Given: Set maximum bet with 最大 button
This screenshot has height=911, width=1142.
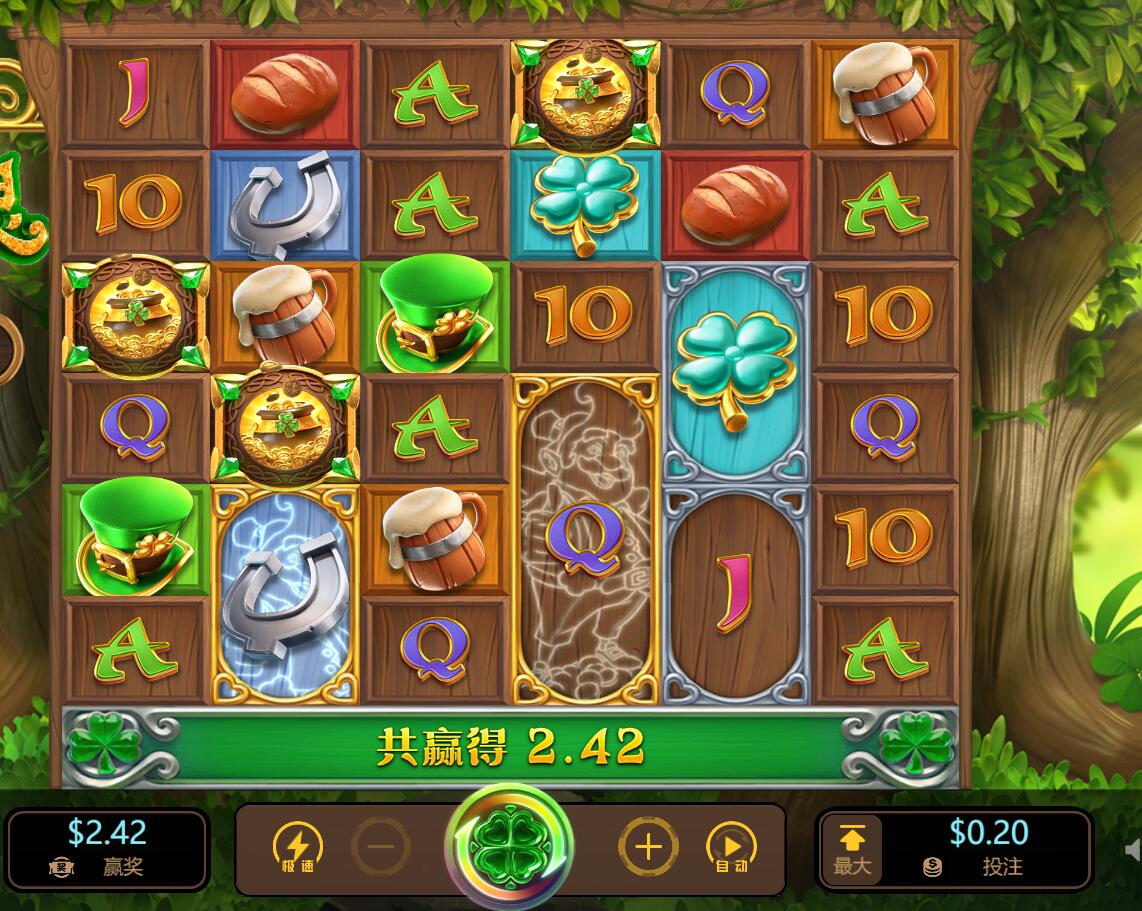Looking at the screenshot, I should [852, 848].
